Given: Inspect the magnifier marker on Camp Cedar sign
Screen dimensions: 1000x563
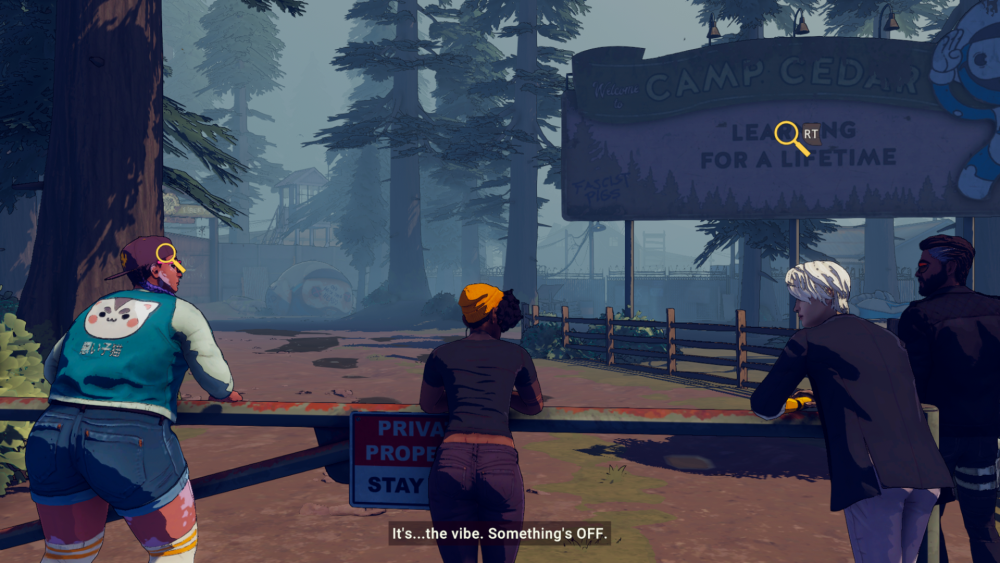Looking at the screenshot, I should [789, 135].
